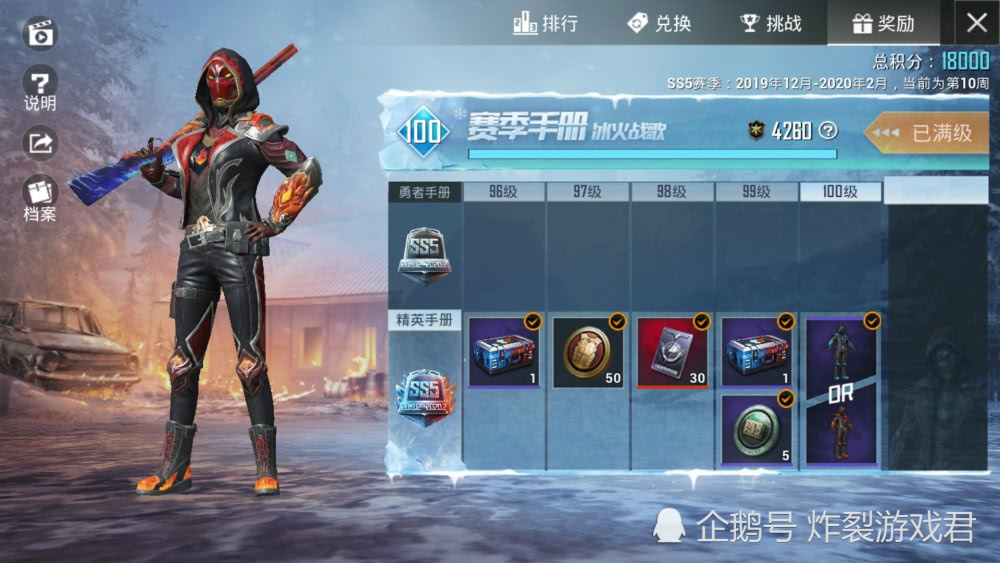This screenshot has width=1000, height=563.
Task: Select the 精英手册 SS5 badge
Action: pos(424,398)
